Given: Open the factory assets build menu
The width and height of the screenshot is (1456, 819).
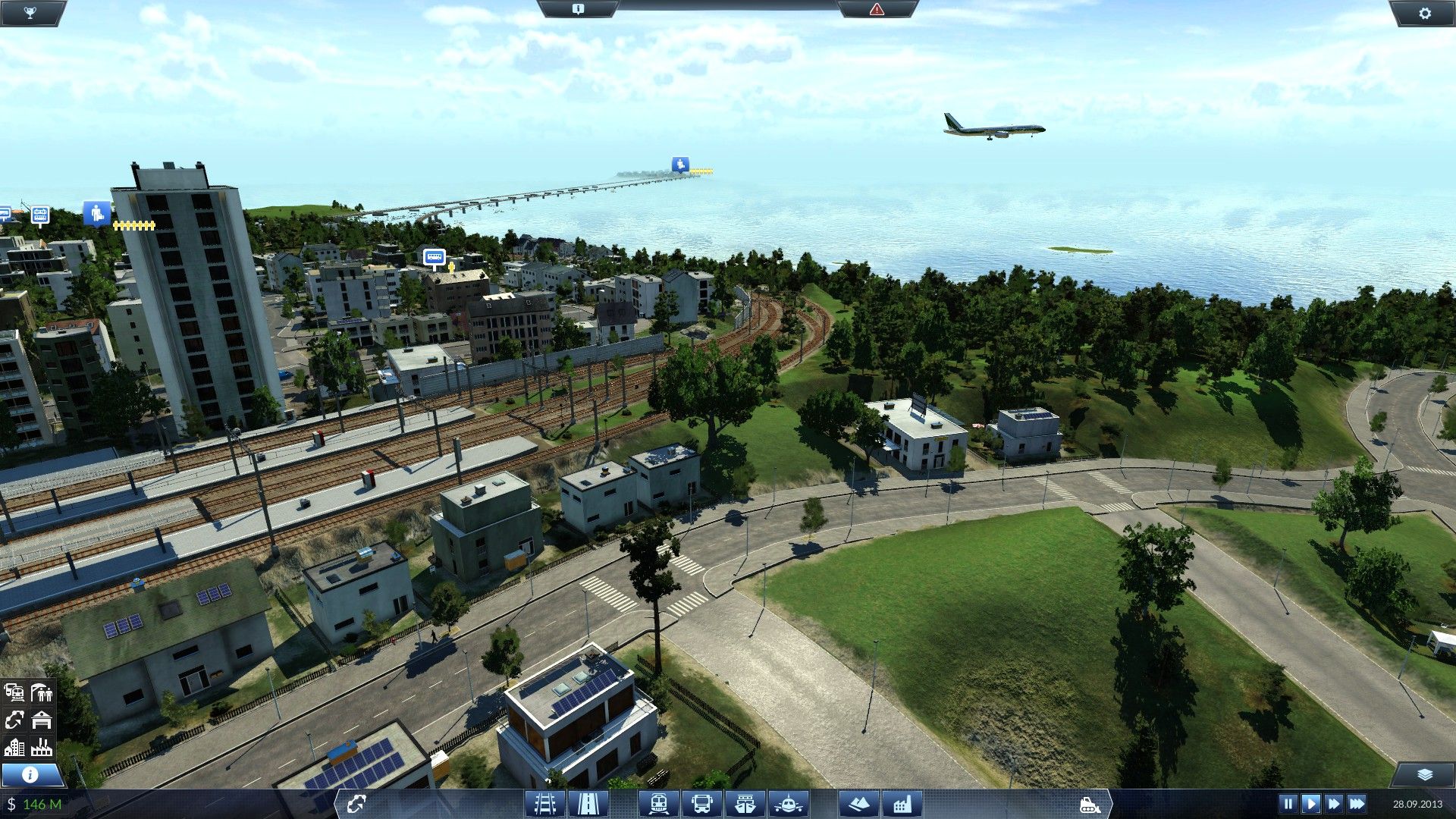Looking at the screenshot, I should 902,803.
